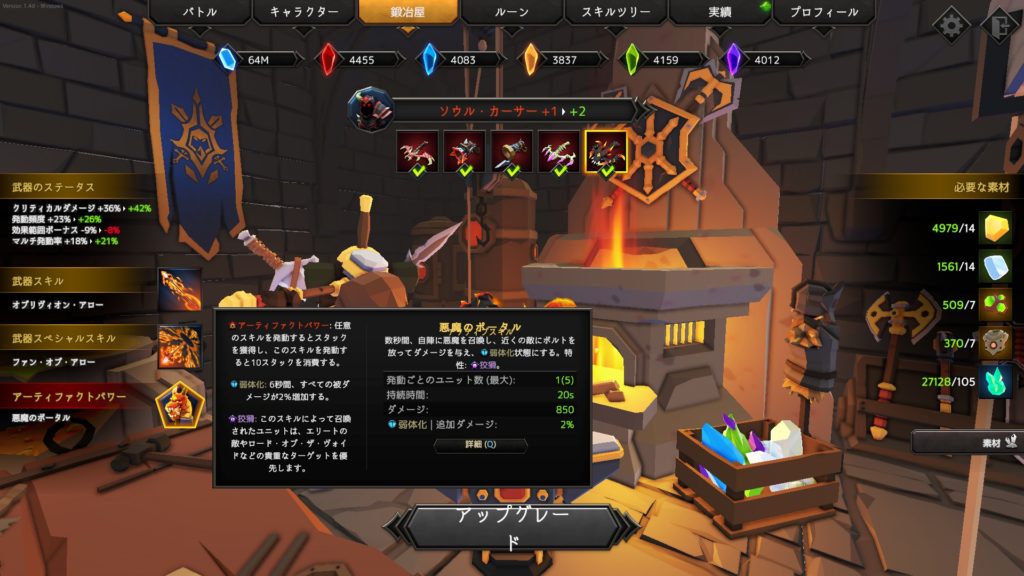Select the オブリヴィオン・アロー weapon skill icon
Screen dimensions: 1024x576
pos(179,290)
